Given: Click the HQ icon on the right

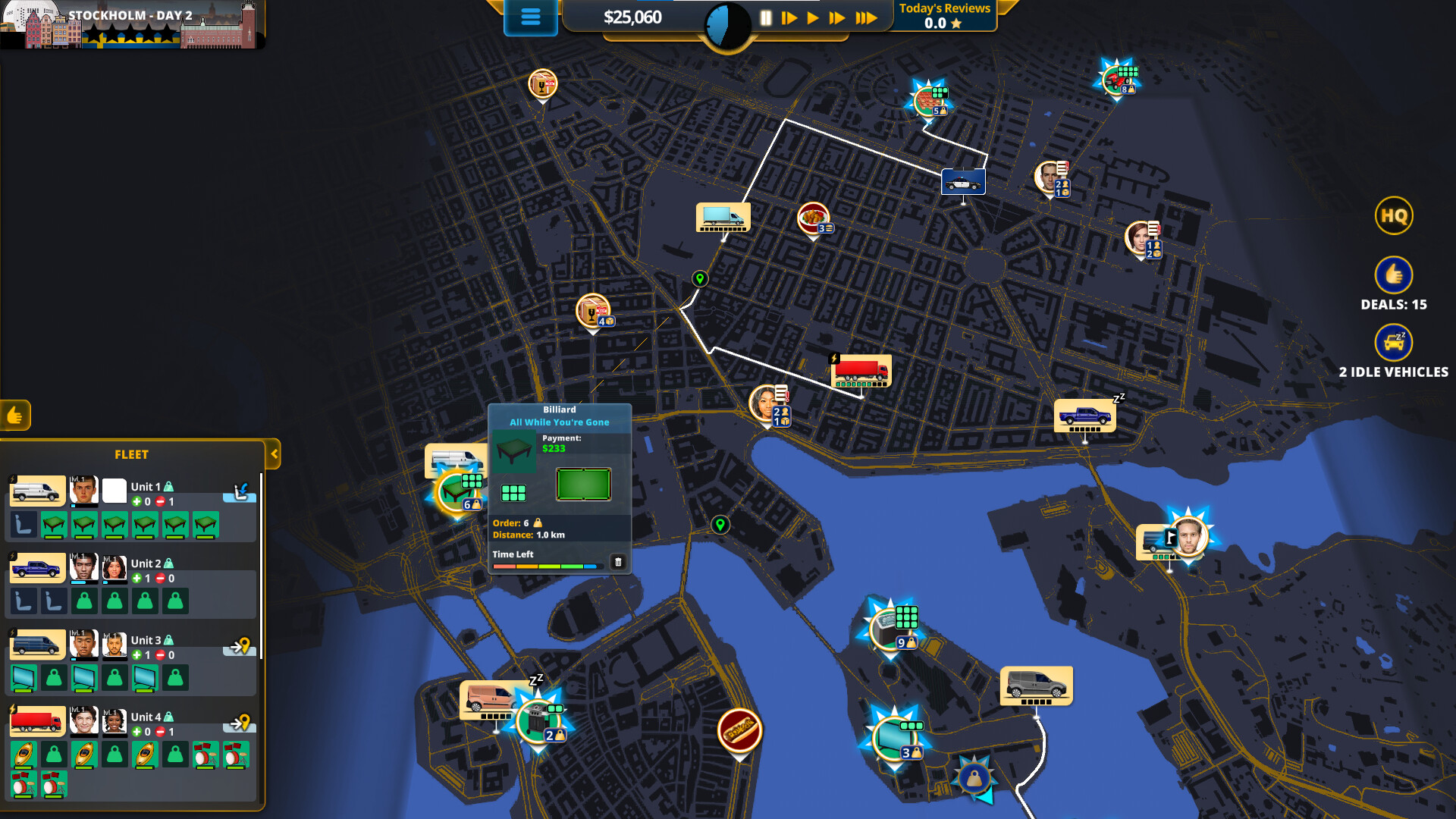Looking at the screenshot, I should [1394, 215].
